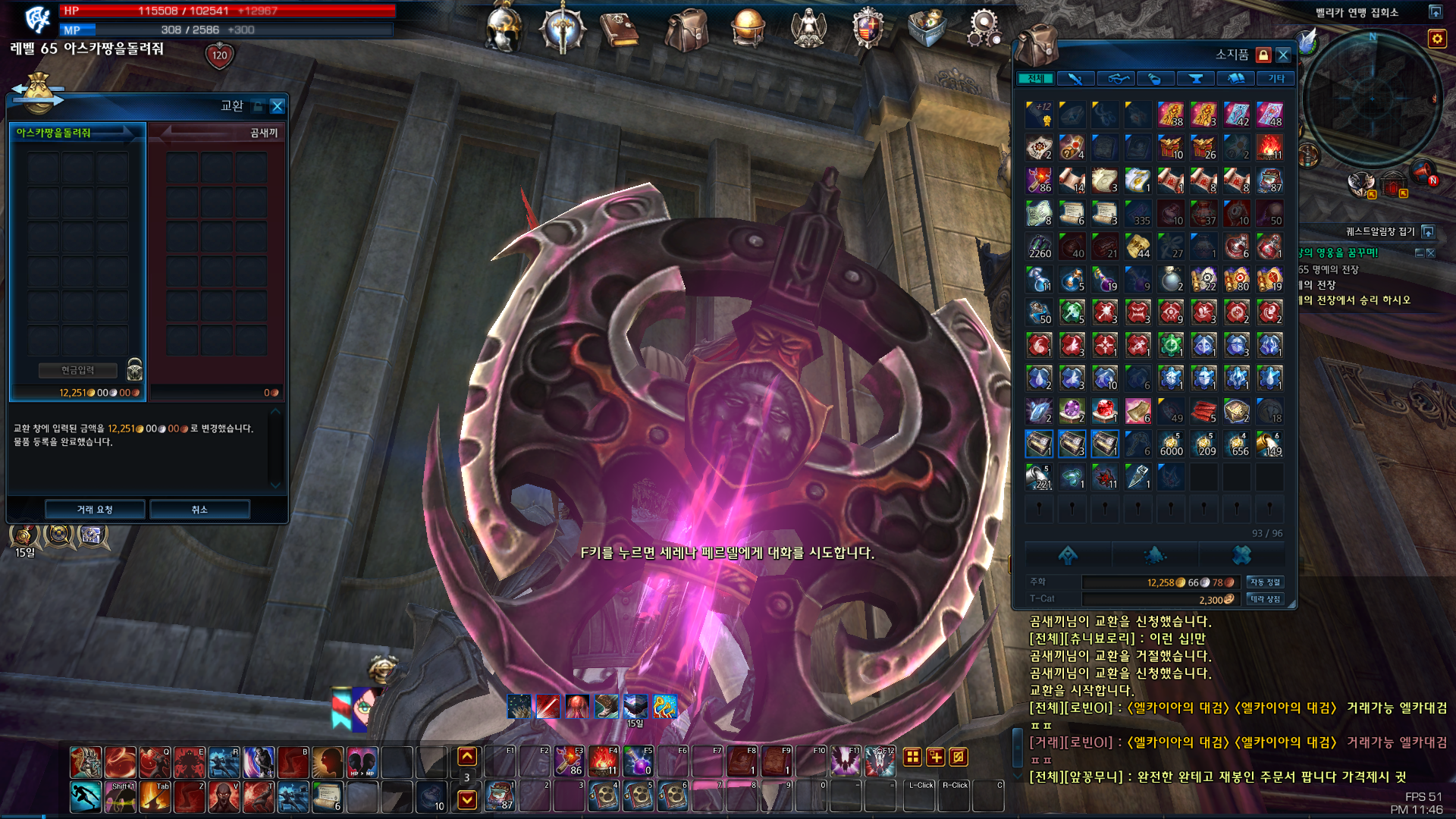The width and height of the screenshot is (1456, 819).
Task: Click the orange gear icon above minimap
Action: click(1437, 39)
